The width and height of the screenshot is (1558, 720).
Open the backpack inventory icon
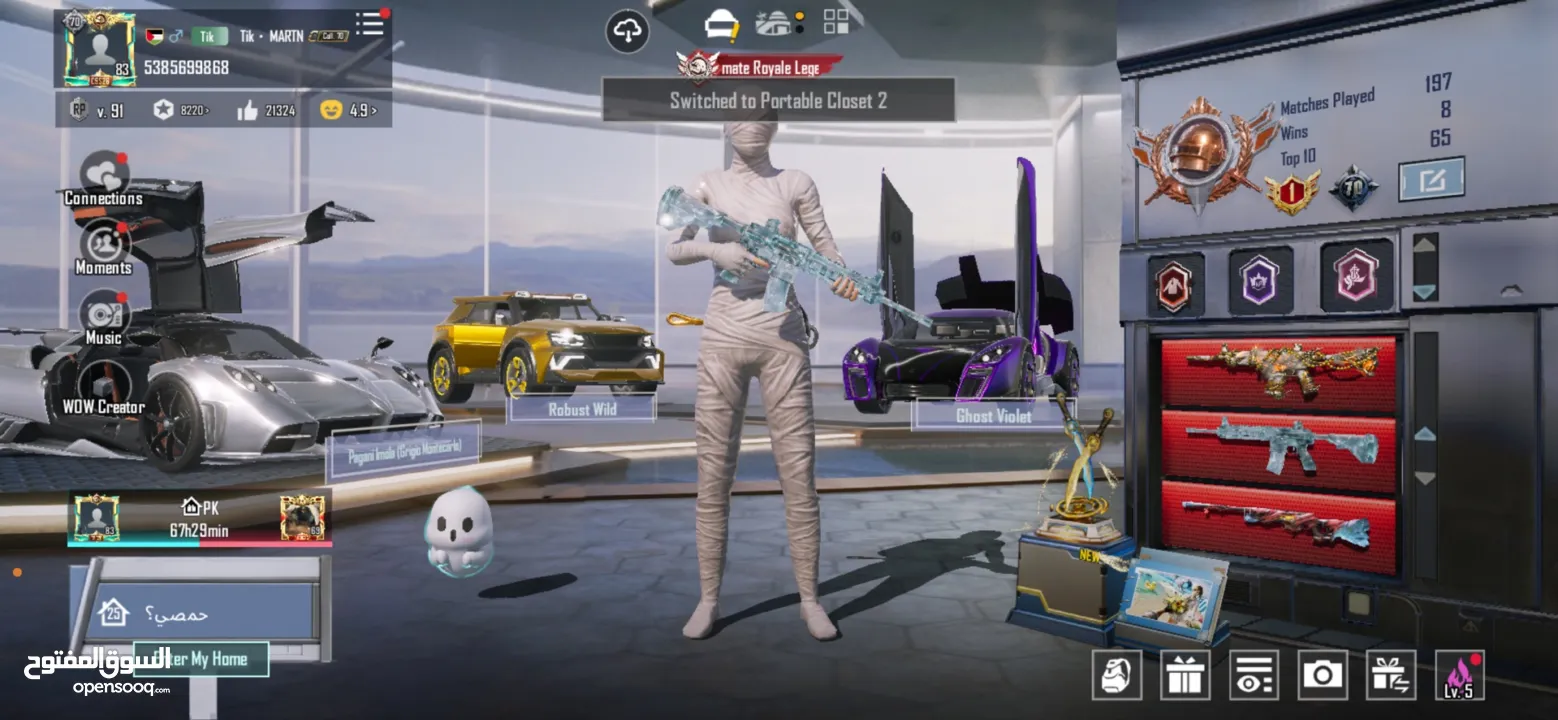coord(1117,675)
